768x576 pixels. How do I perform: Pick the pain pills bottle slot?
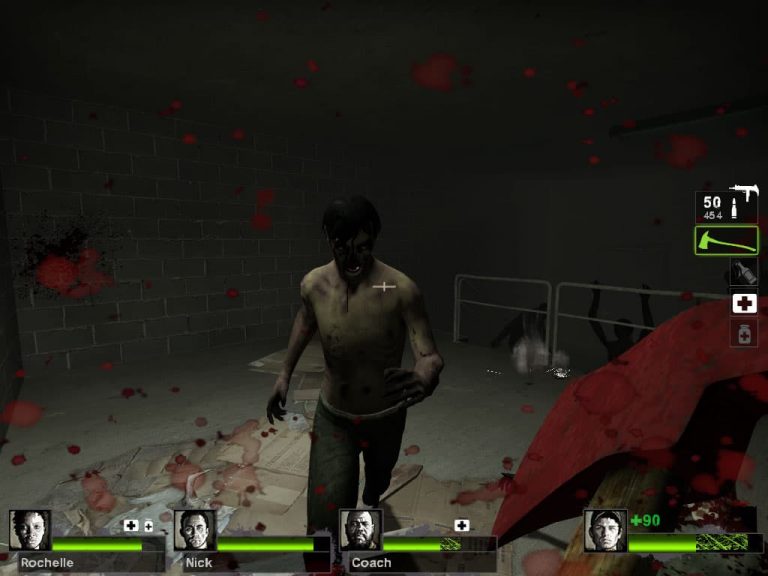tap(743, 333)
